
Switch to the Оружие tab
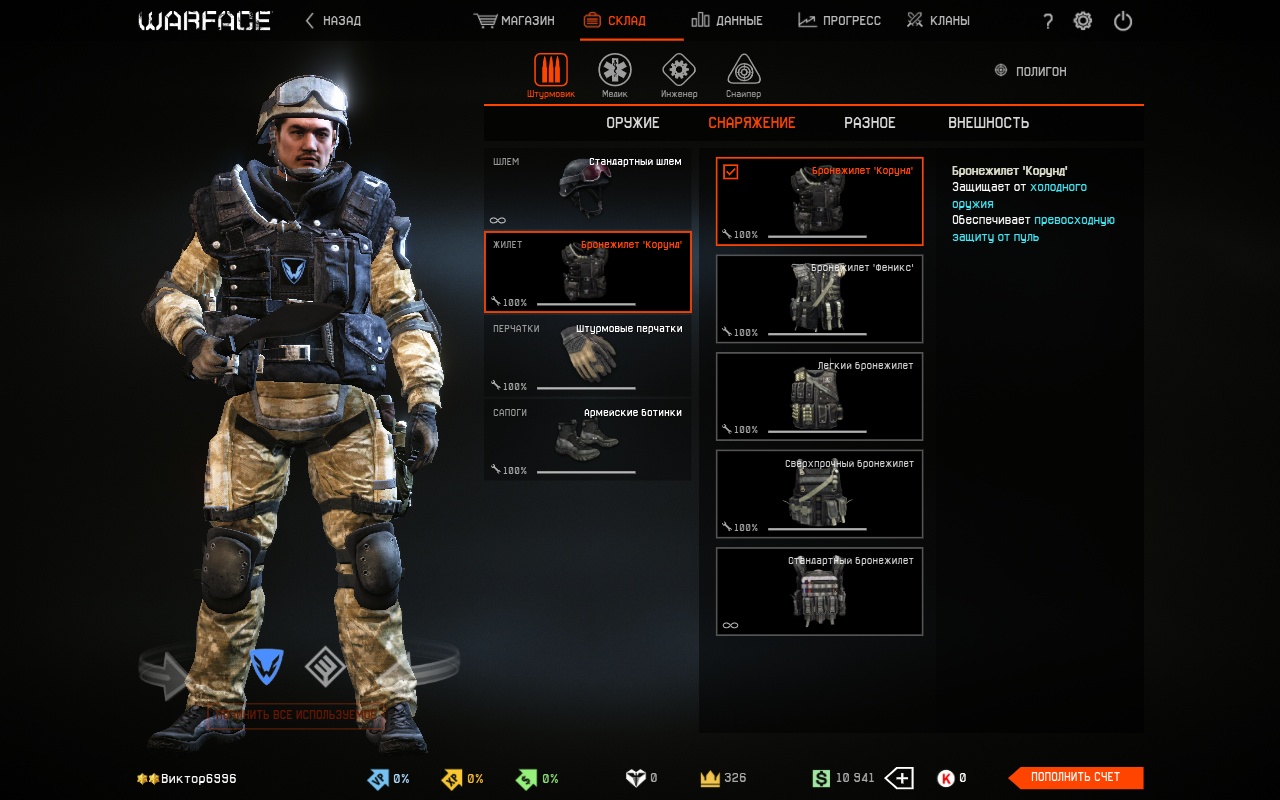pos(633,123)
